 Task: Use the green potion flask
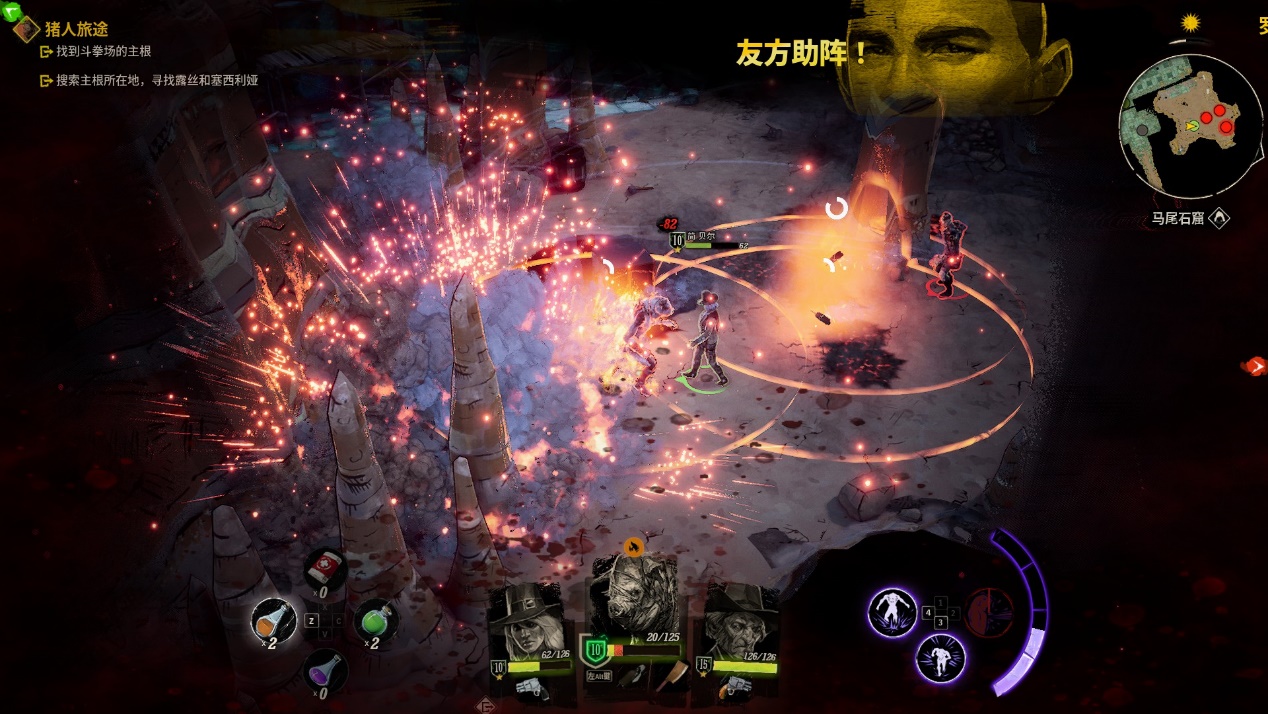[377, 620]
